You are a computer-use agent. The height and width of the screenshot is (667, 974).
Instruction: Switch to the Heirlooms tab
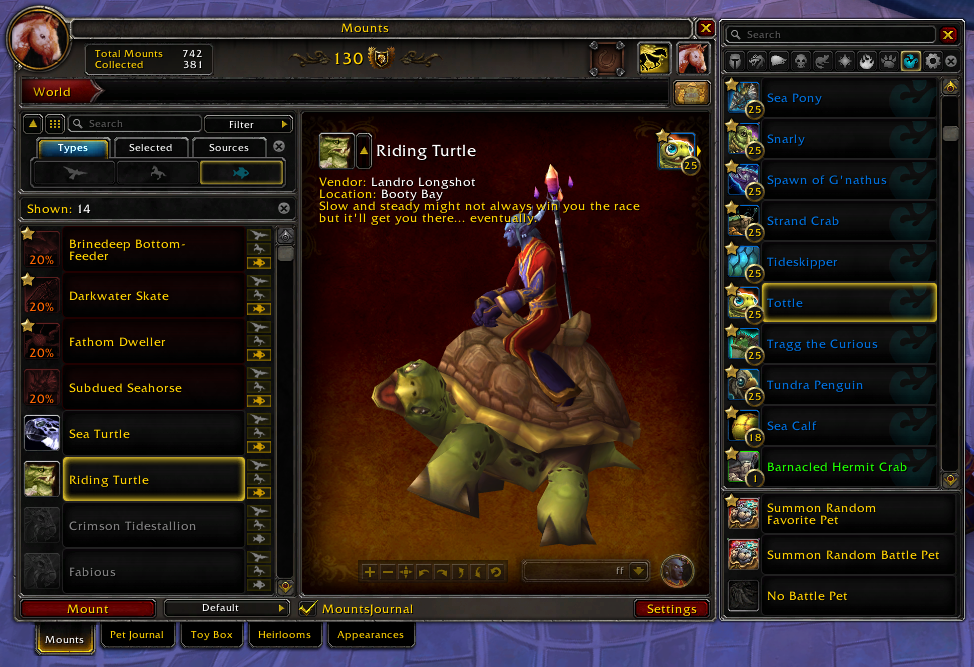click(x=285, y=635)
